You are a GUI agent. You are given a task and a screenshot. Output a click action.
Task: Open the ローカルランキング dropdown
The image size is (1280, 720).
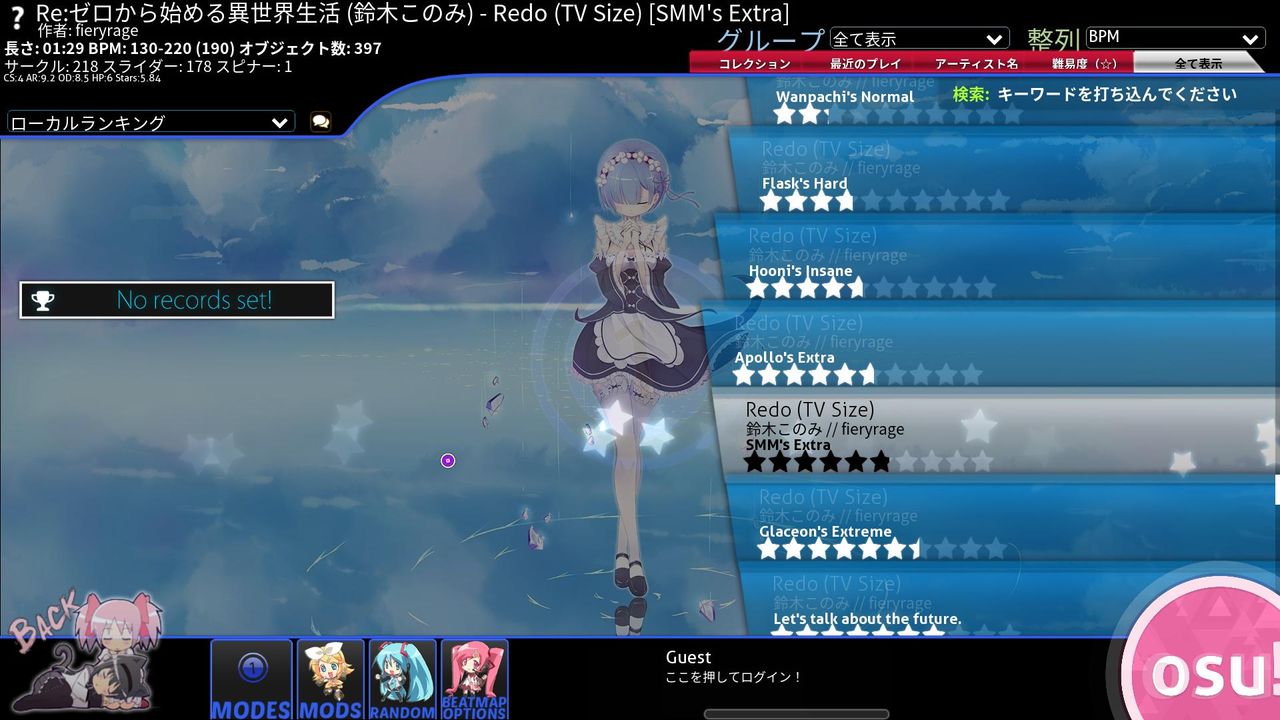(148, 121)
